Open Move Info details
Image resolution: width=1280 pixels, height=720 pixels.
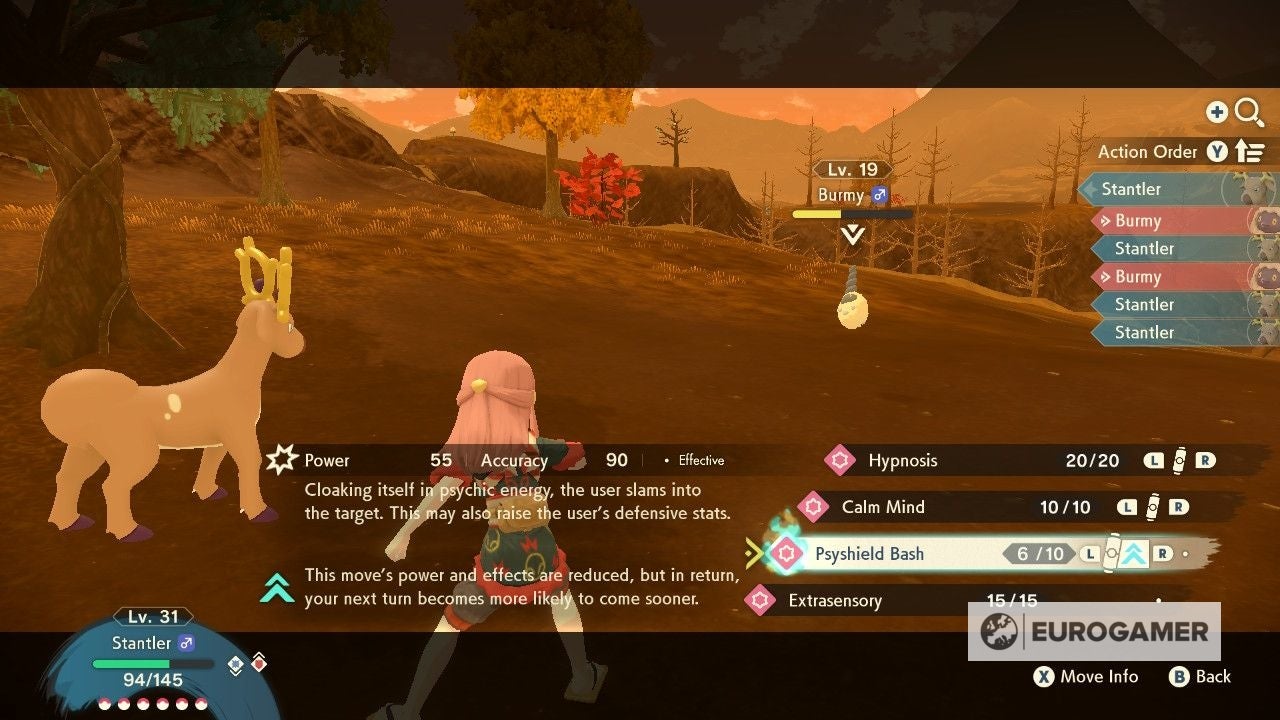click(x=1086, y=677)
